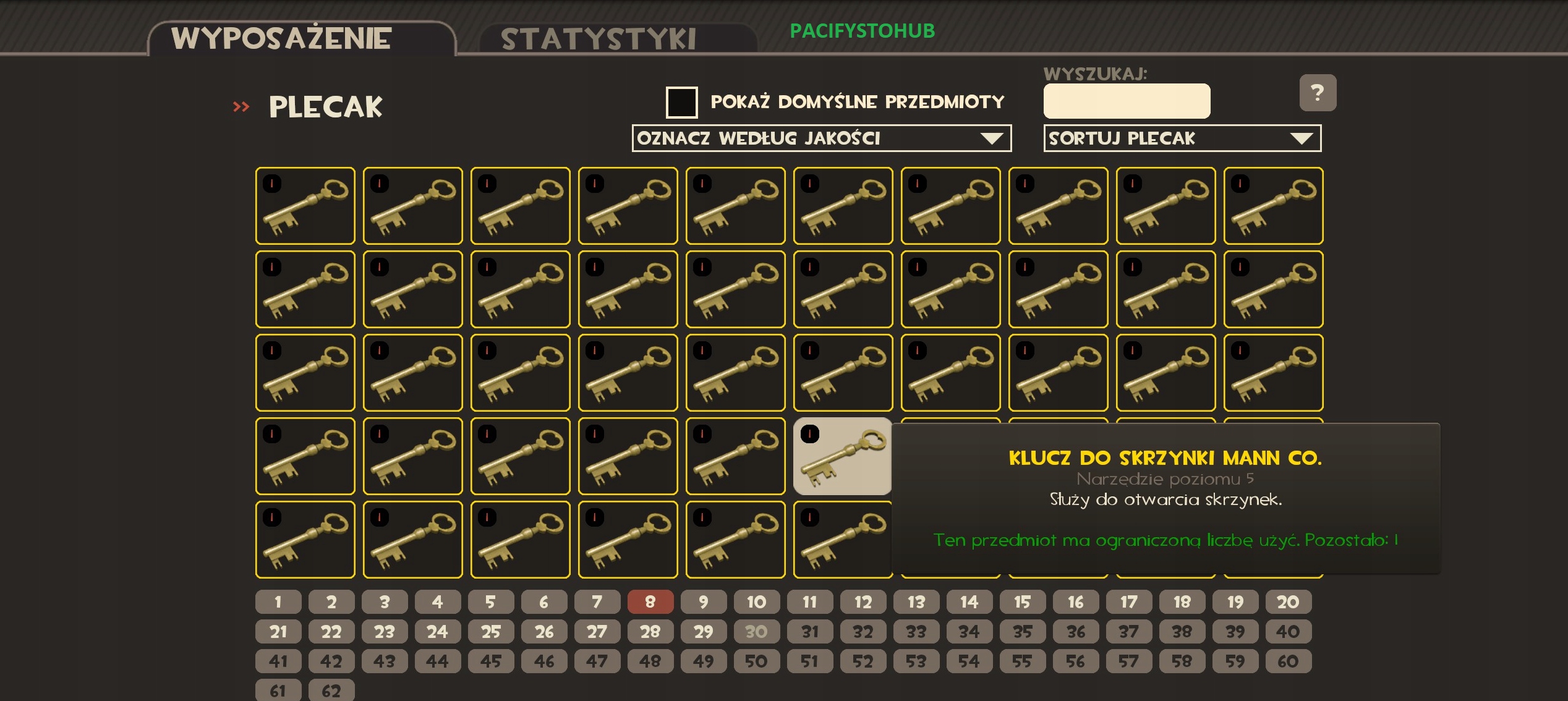
Task: Open the SORTUJ PLECAK dropdown
Action: [1182, 138]
